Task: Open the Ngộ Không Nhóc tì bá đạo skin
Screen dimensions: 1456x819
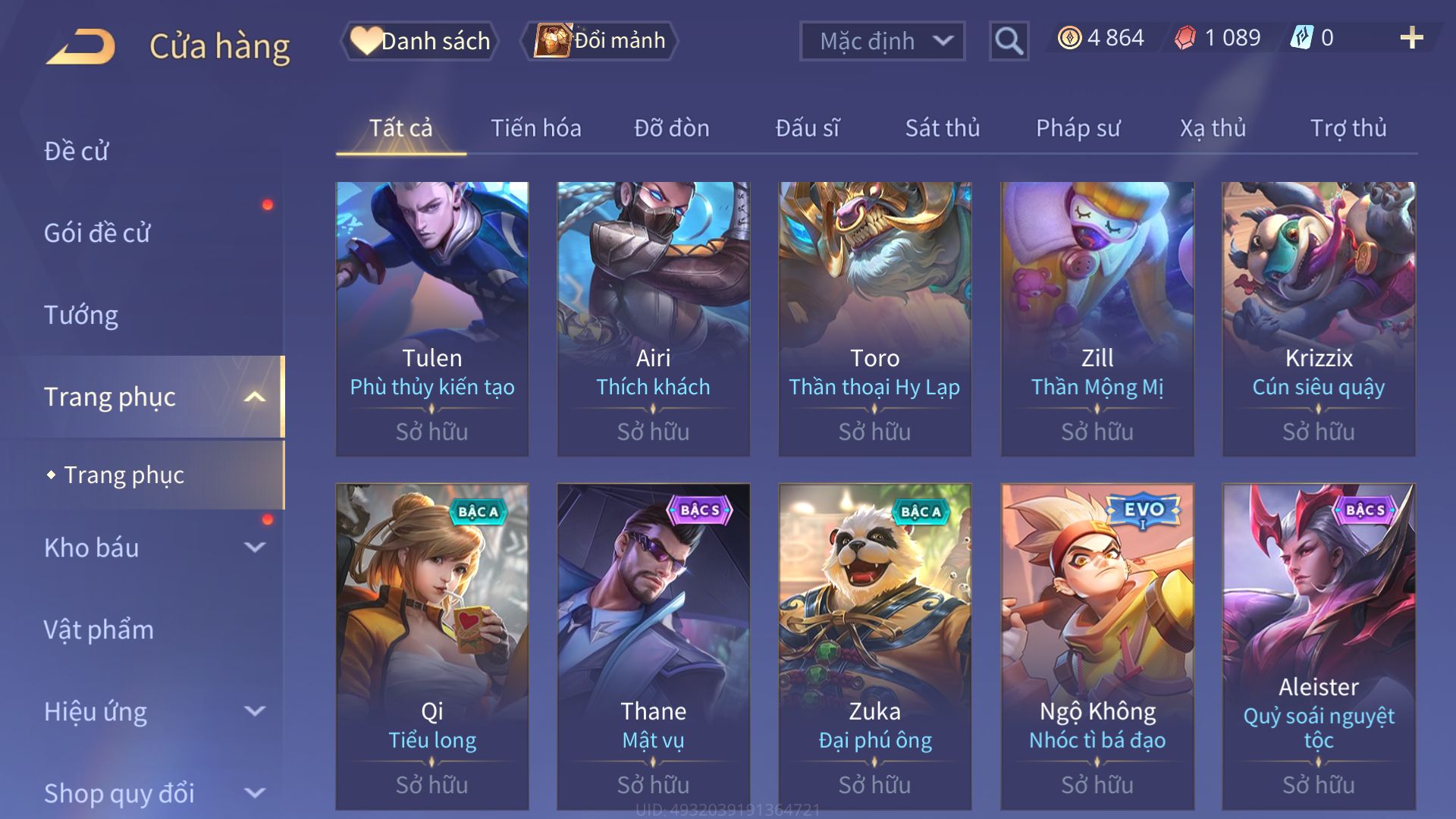Action: pyautogui.click(x=1097, y=646)
